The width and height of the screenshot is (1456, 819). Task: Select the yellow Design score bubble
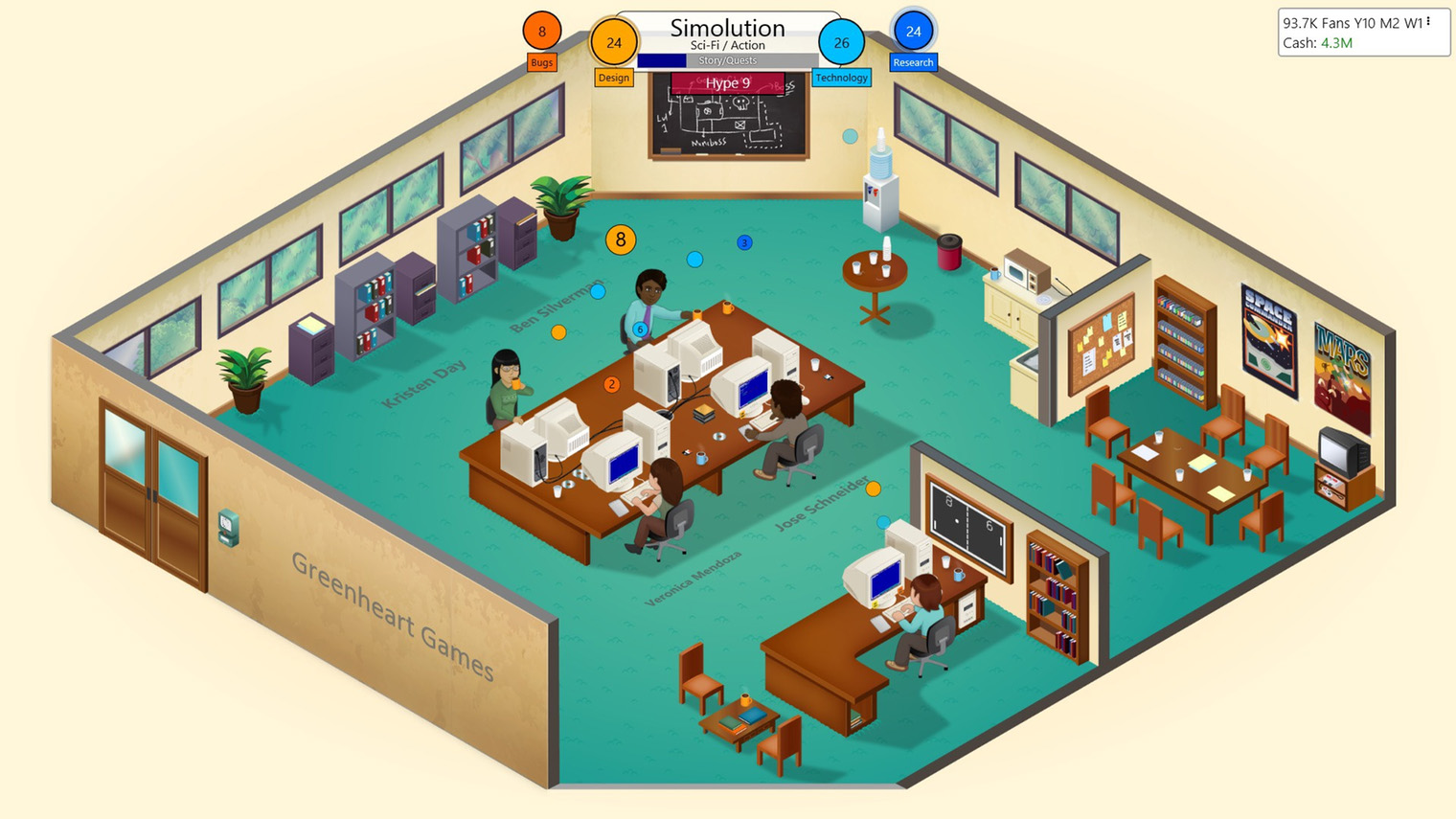[614, 42]
